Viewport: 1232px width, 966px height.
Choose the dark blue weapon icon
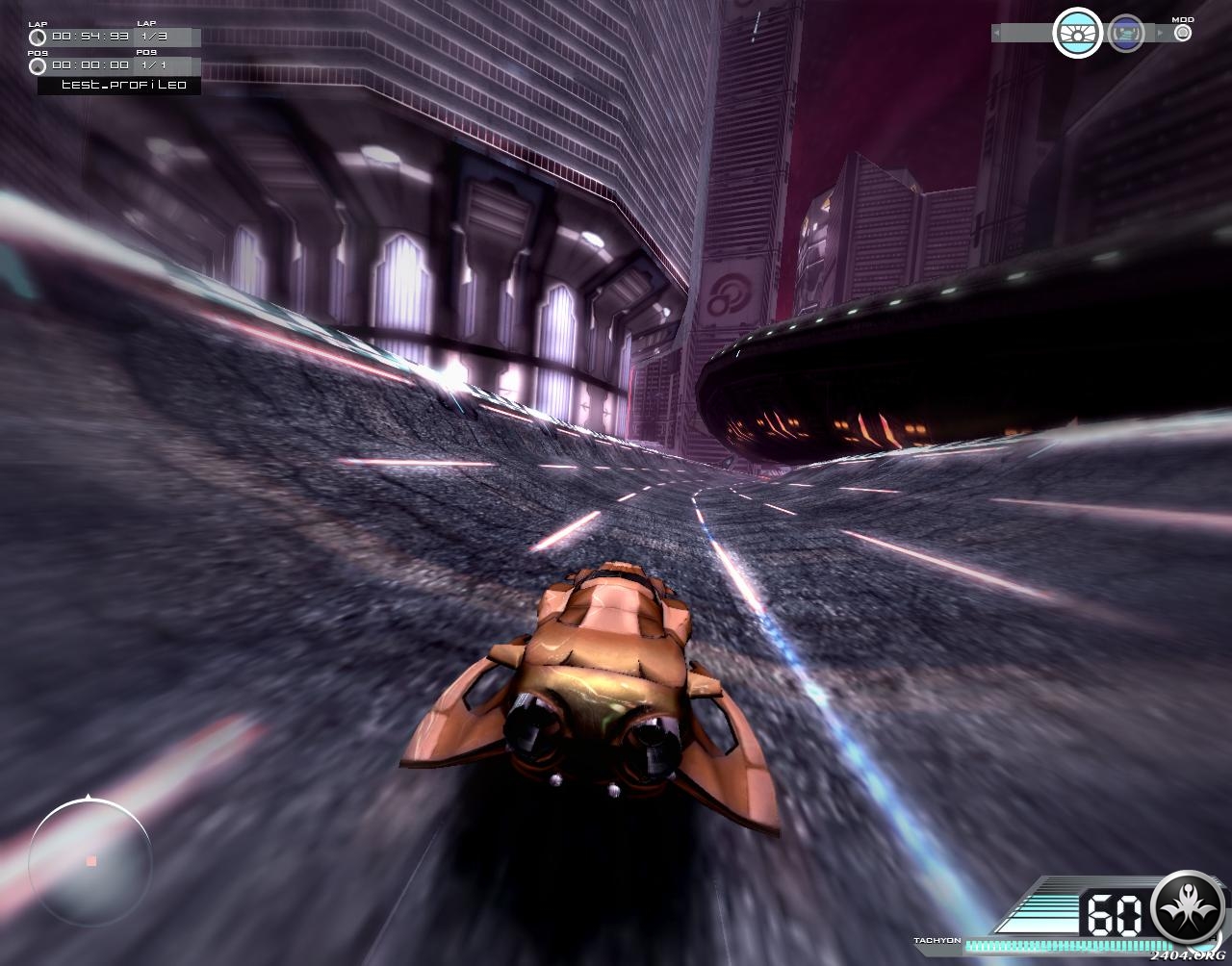pyautogui.click(x=1125, y=34)
